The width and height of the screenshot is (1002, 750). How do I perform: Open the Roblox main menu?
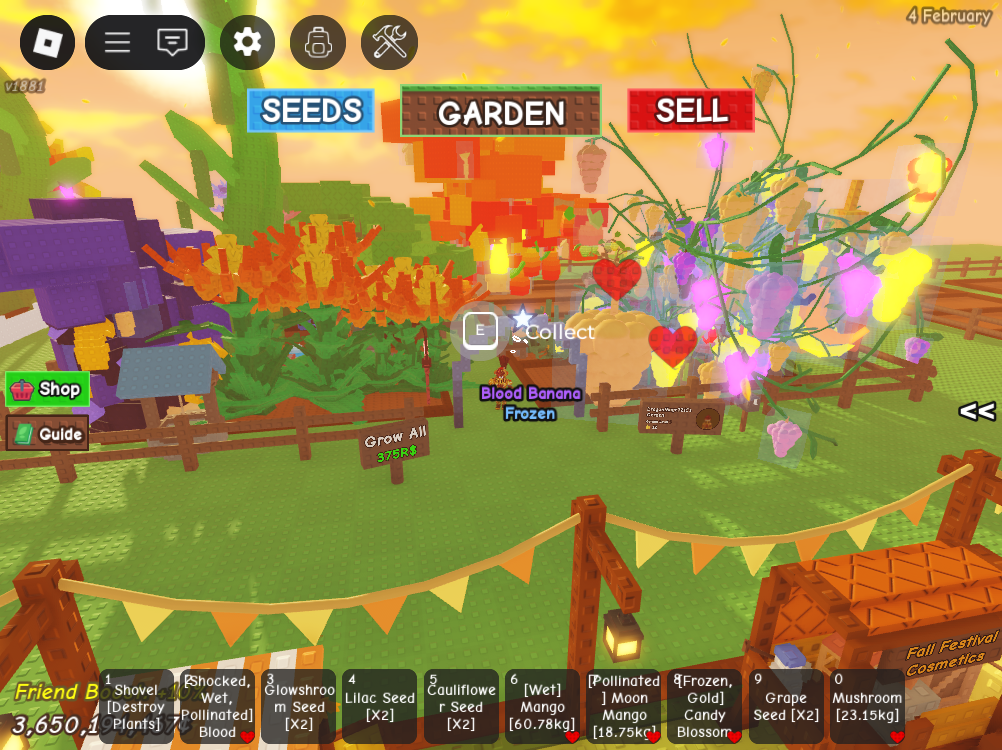coord(47,42)
